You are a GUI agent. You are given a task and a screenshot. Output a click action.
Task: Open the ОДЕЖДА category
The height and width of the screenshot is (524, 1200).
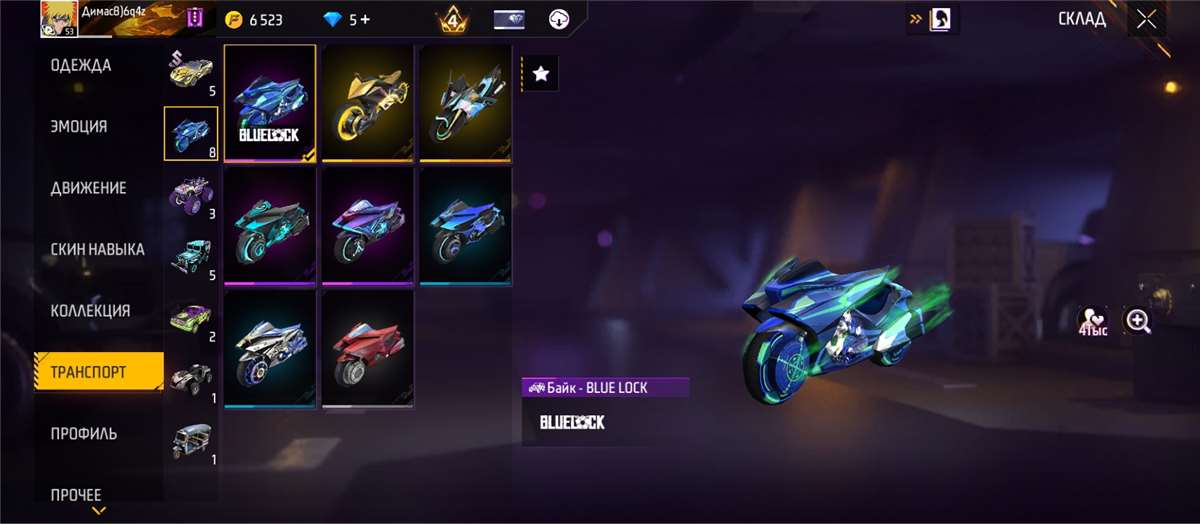(82, 66)
